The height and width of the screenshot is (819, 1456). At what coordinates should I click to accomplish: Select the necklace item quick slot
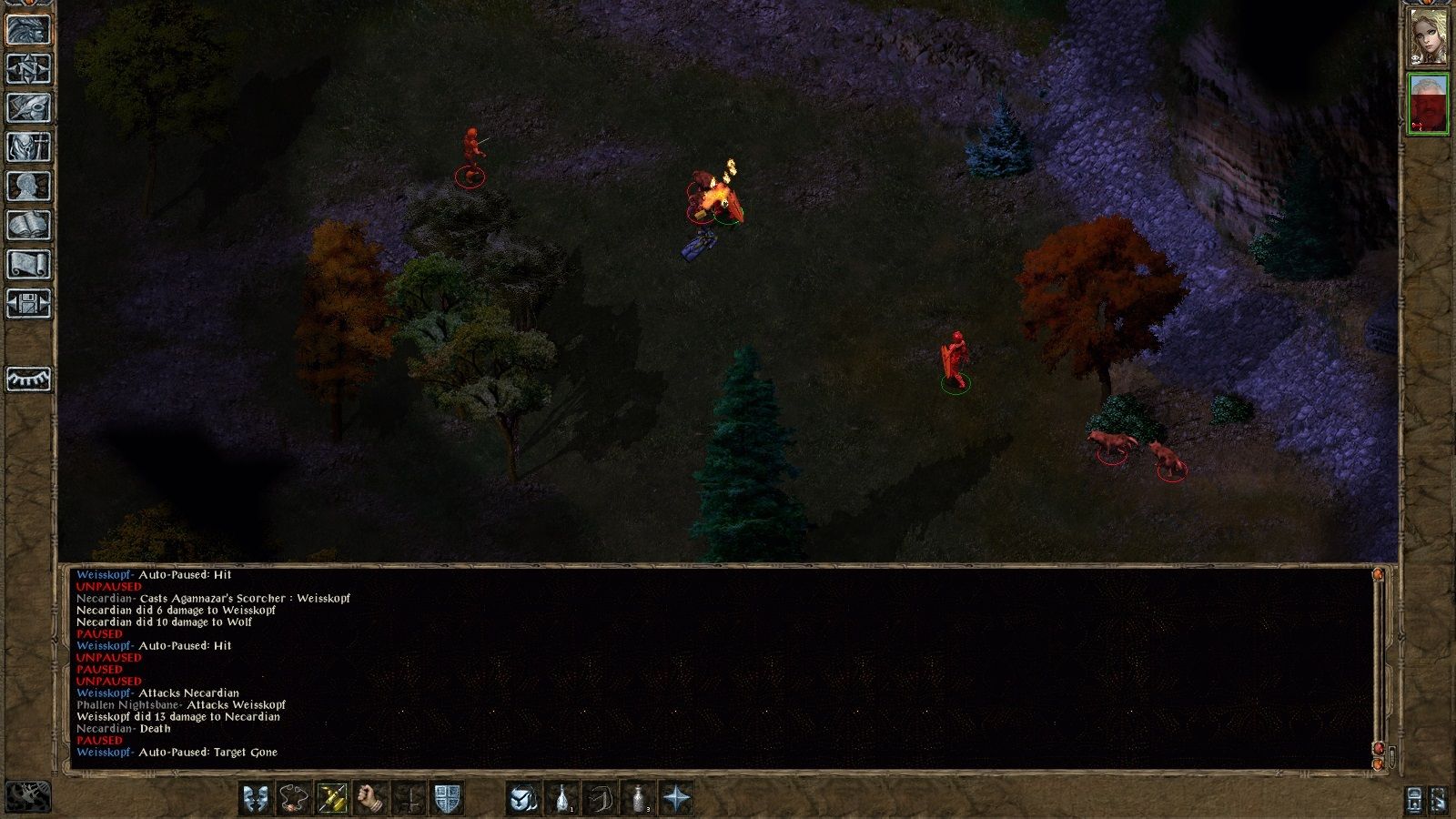pyautogui.click(x=294, y=798)
